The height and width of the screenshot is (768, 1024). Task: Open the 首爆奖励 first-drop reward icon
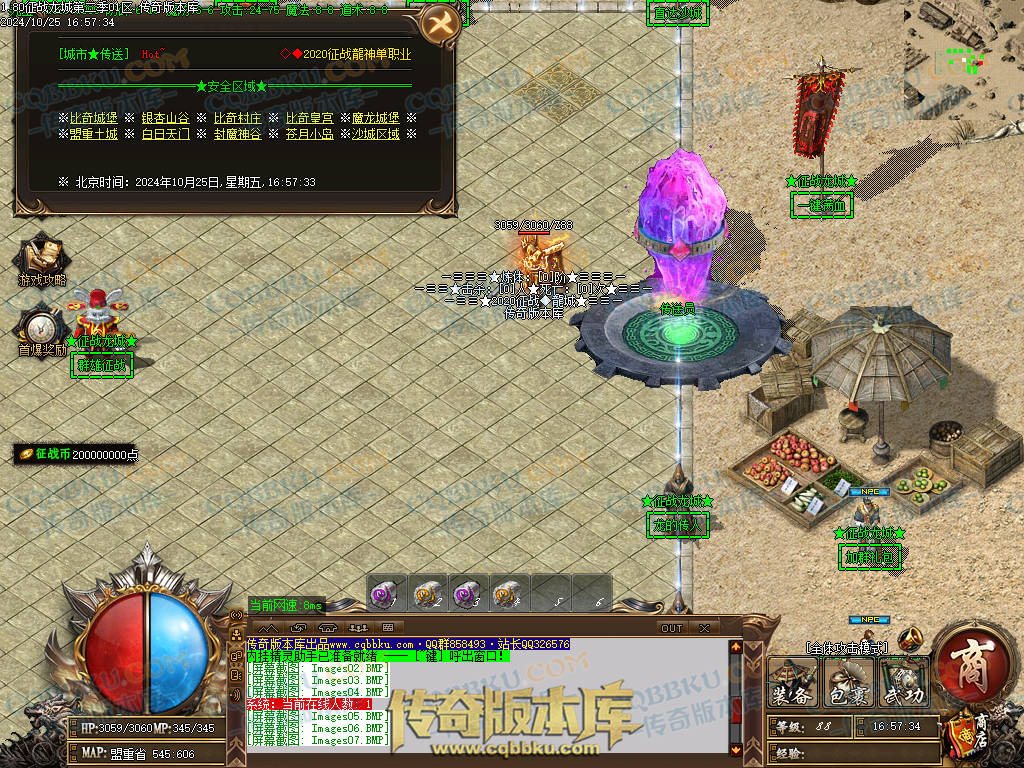[41, 331]
